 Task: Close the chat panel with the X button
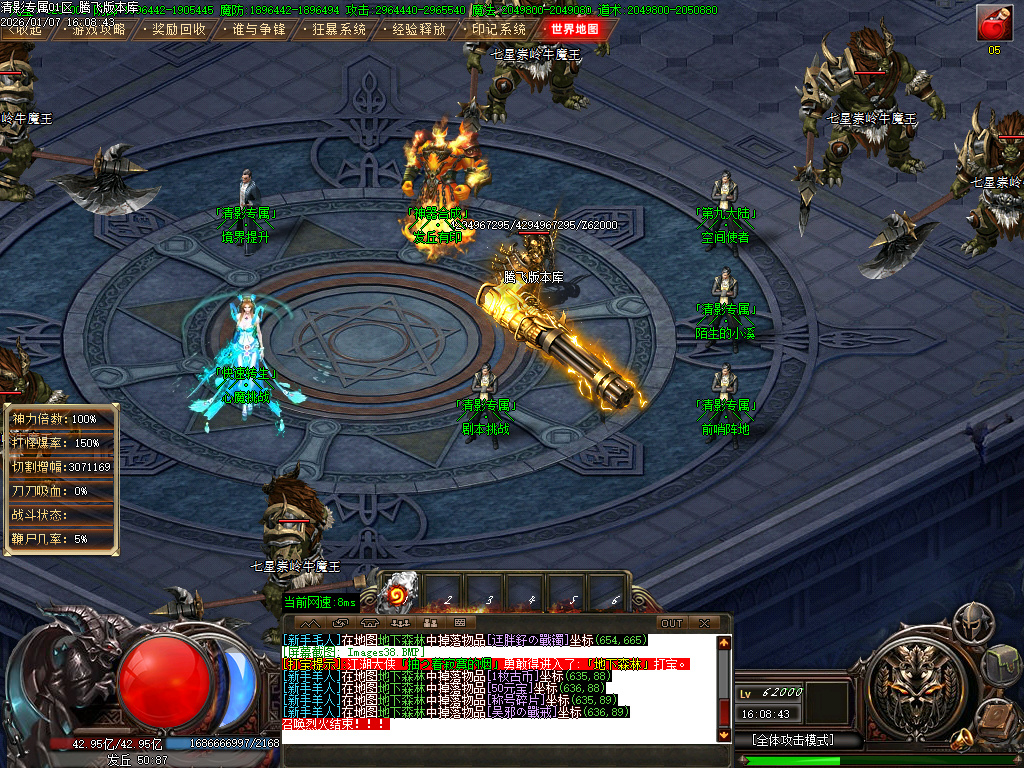click(x=703, y=623)
